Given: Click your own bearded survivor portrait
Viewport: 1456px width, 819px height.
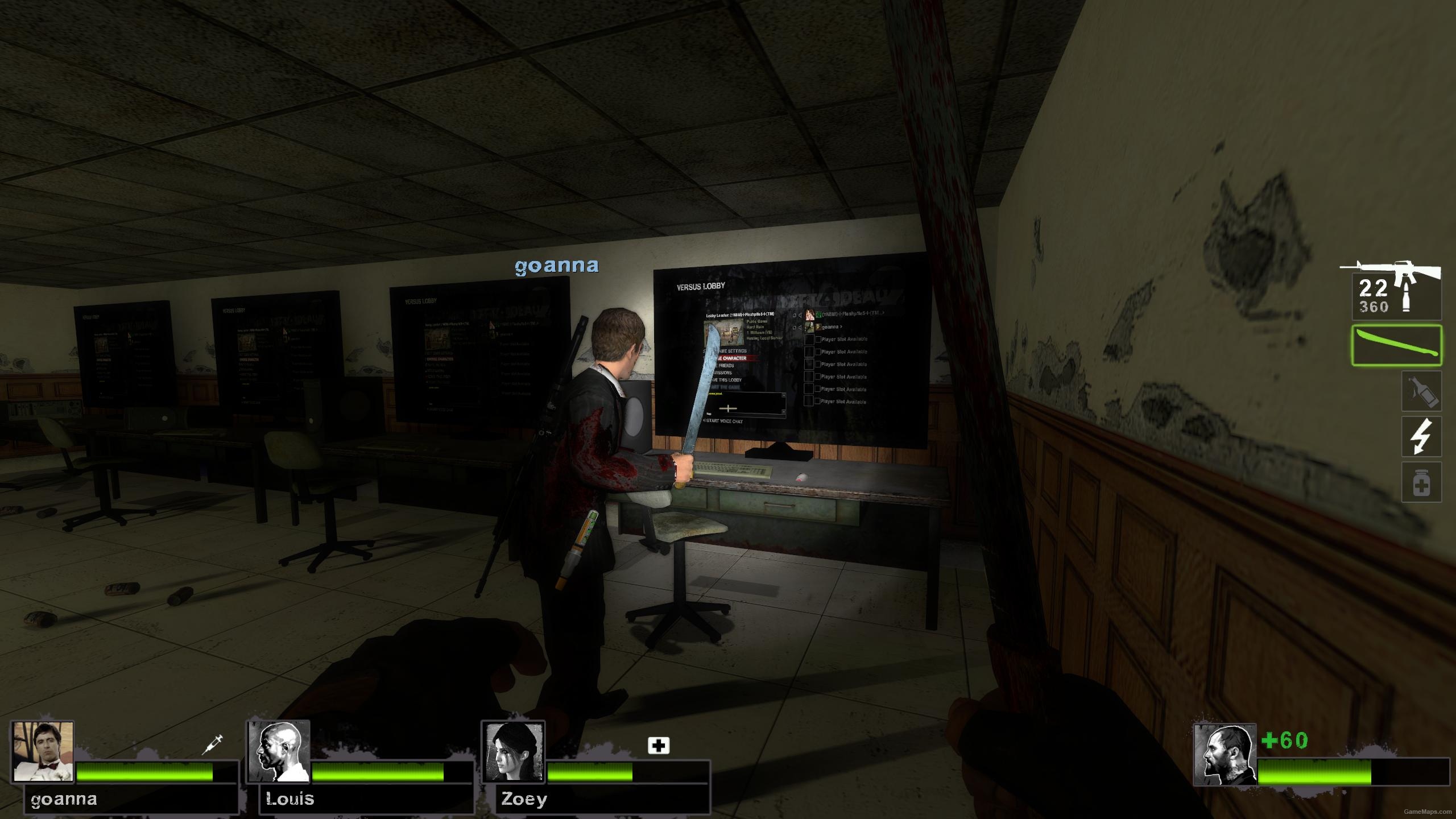Looking at the screenshot, I should (x=1225, y=755).
